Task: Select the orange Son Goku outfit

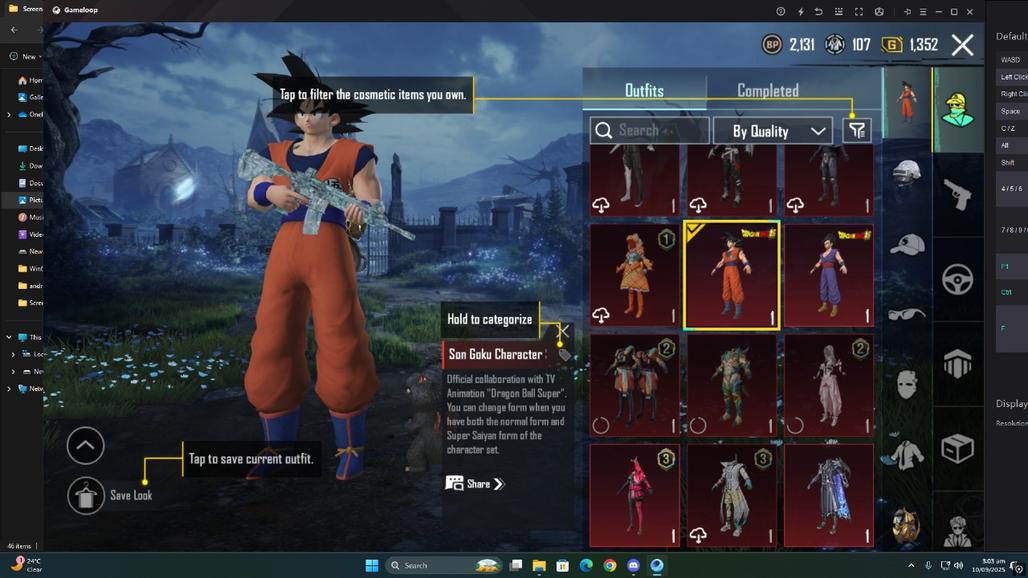Action: 731,275
